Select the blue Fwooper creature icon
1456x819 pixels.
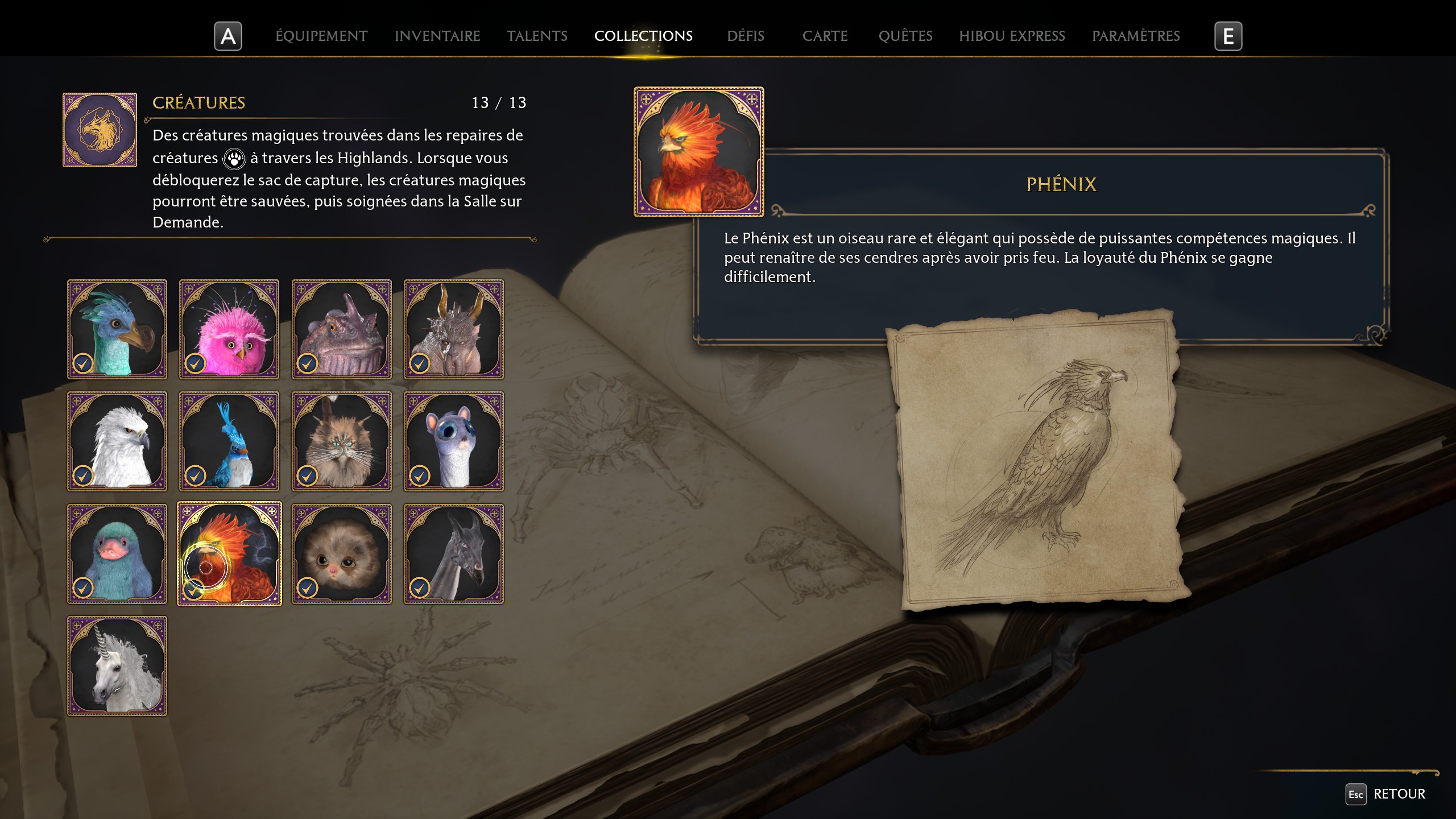pyautogui.click(x=229, y=441)
